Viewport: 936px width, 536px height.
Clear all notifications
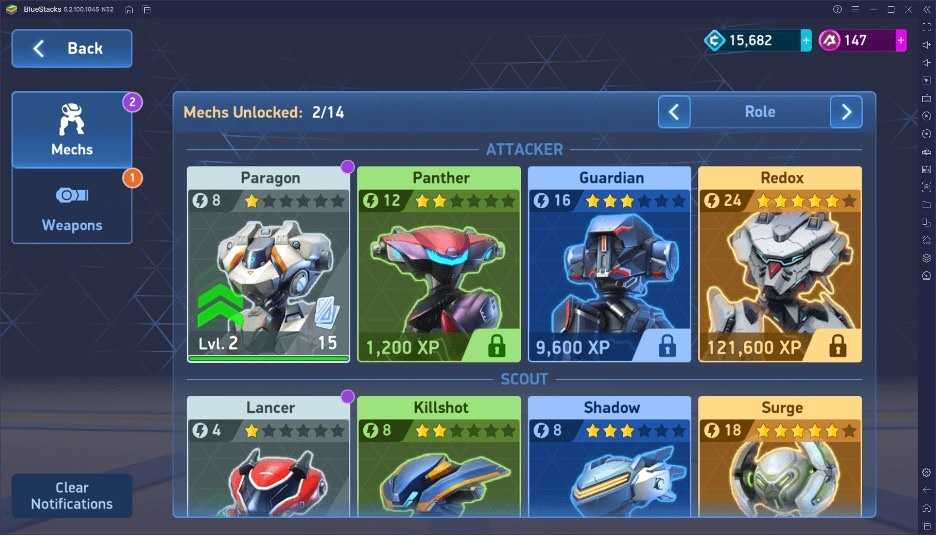coord(71,496)
